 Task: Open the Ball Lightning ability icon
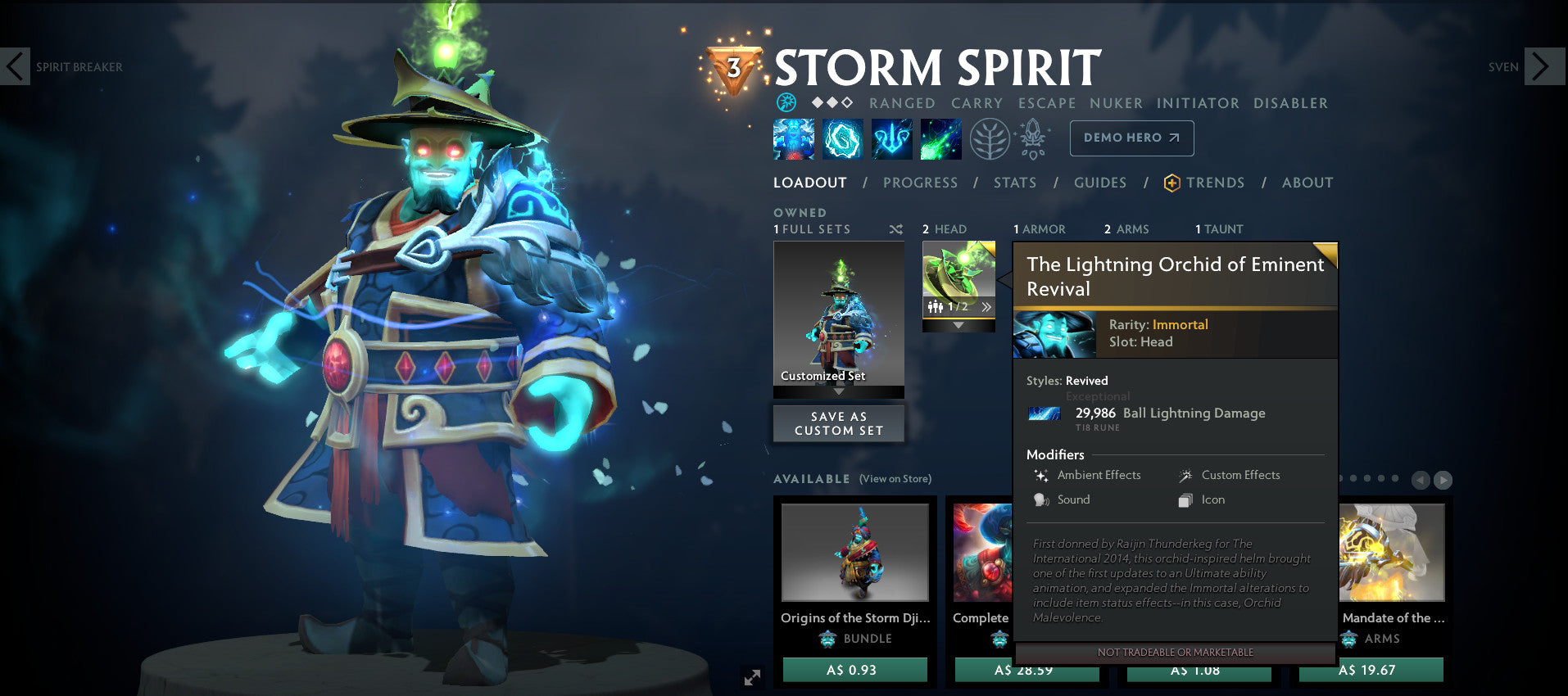(x=940, y=138)
